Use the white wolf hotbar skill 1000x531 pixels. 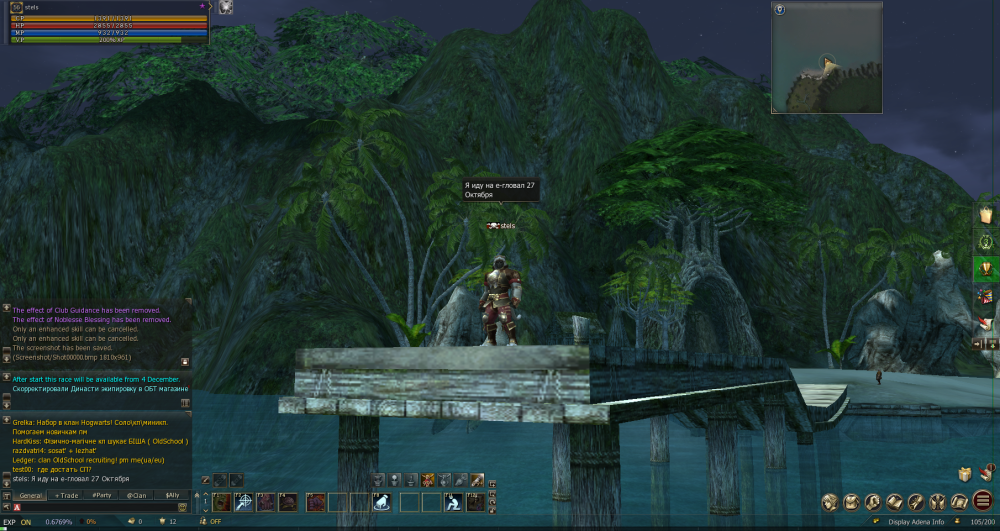[x=381, y=502]
